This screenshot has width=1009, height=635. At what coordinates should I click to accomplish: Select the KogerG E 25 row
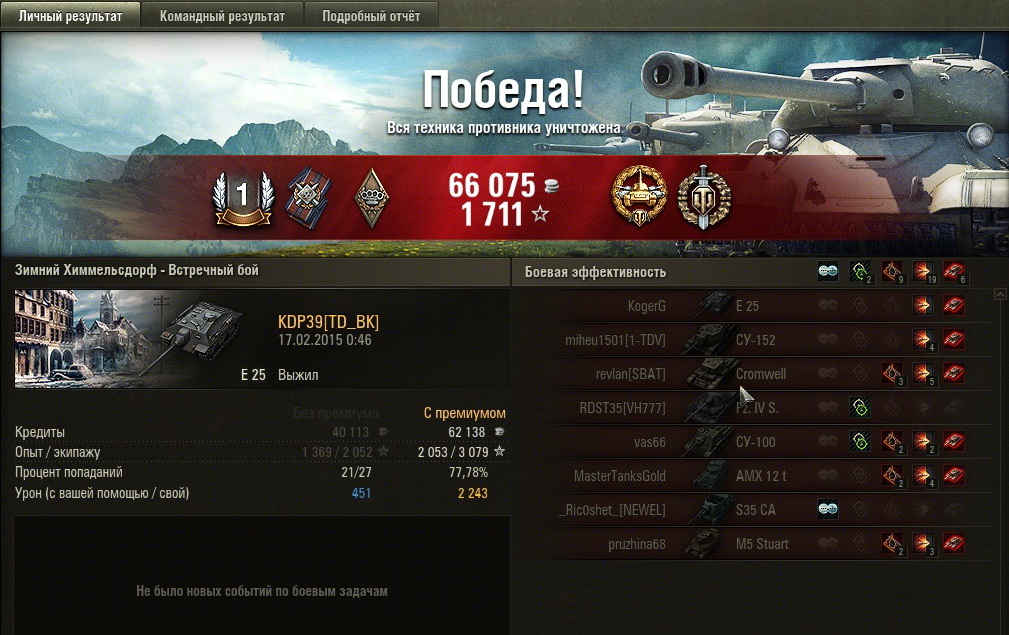750,306
